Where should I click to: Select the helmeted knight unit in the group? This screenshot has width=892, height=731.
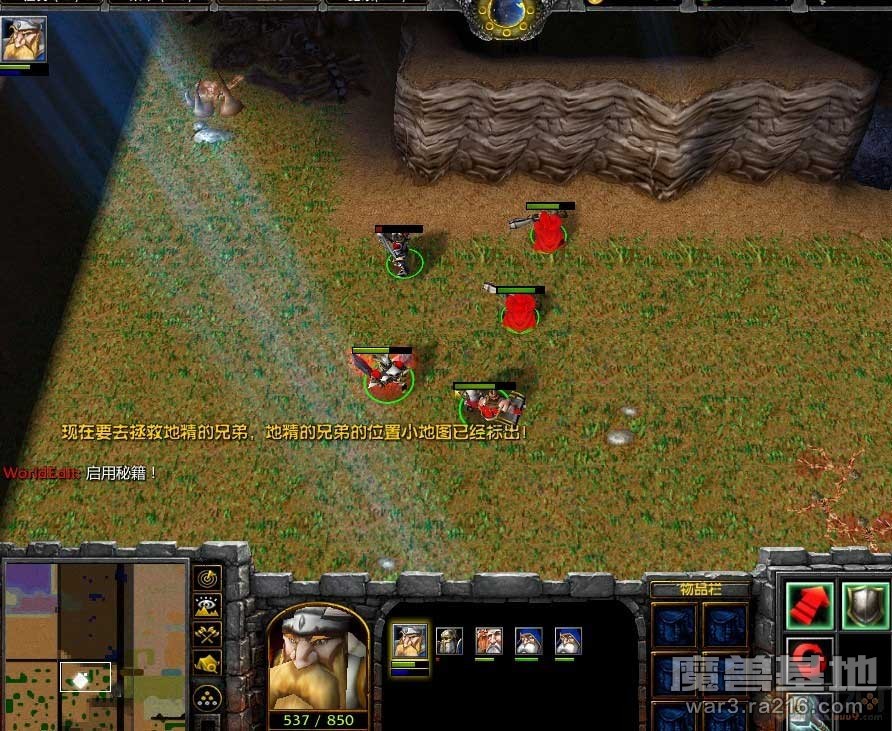pyautogui.click(x=449, y=641)
